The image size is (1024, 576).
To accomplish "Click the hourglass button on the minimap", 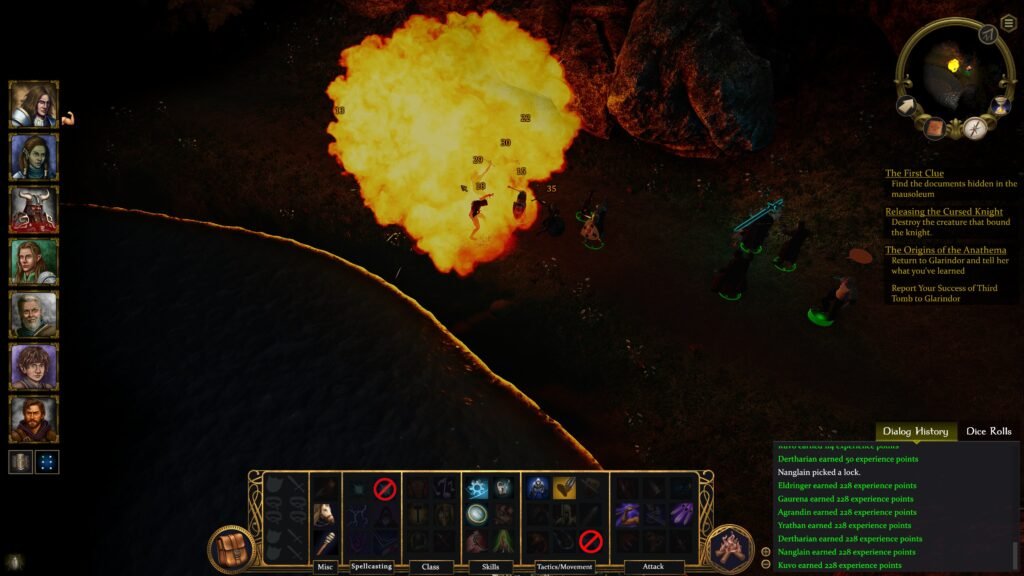I will point(998,105).
